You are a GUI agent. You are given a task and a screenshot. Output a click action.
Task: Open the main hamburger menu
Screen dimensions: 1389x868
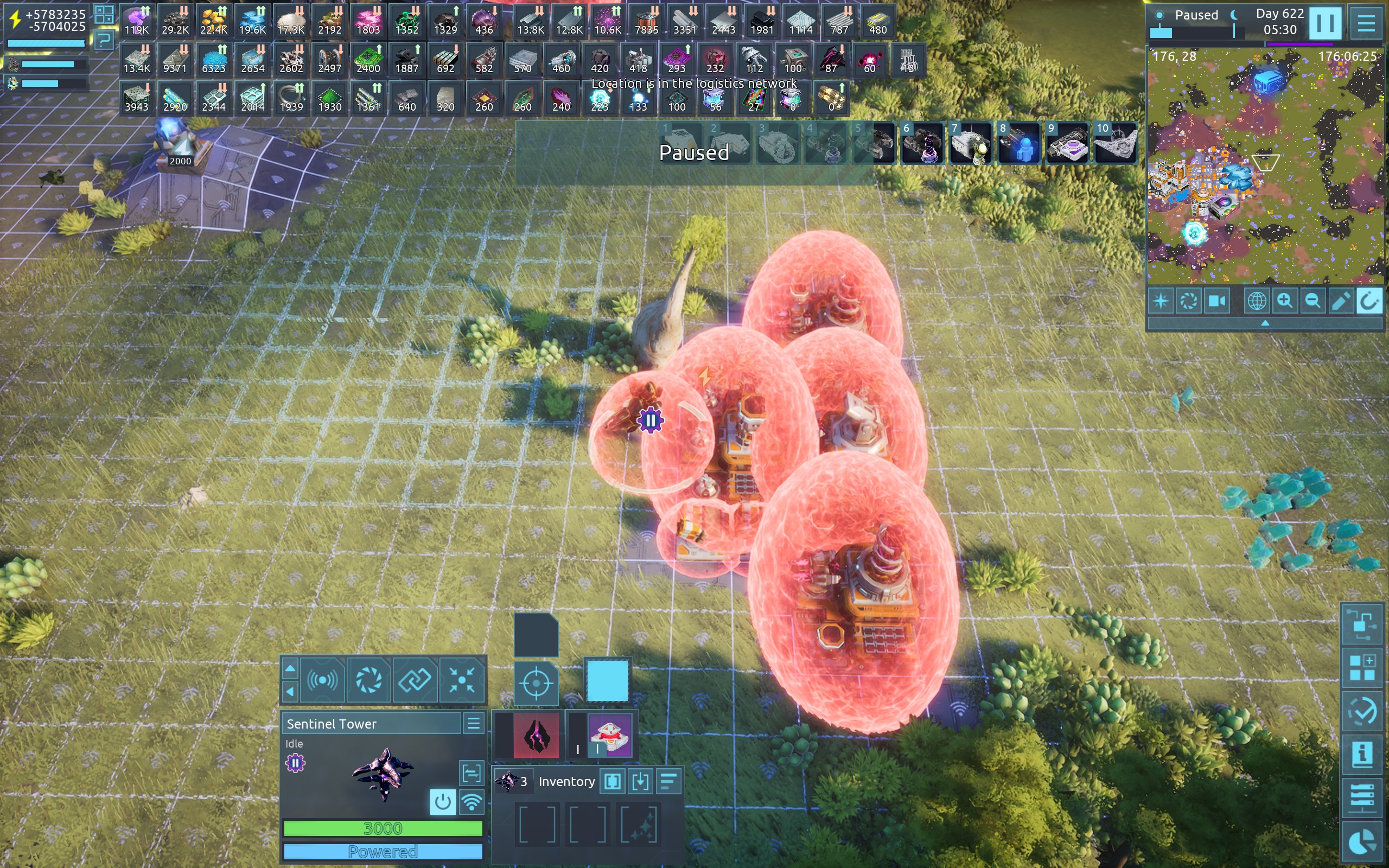(x=1366, y=23)
